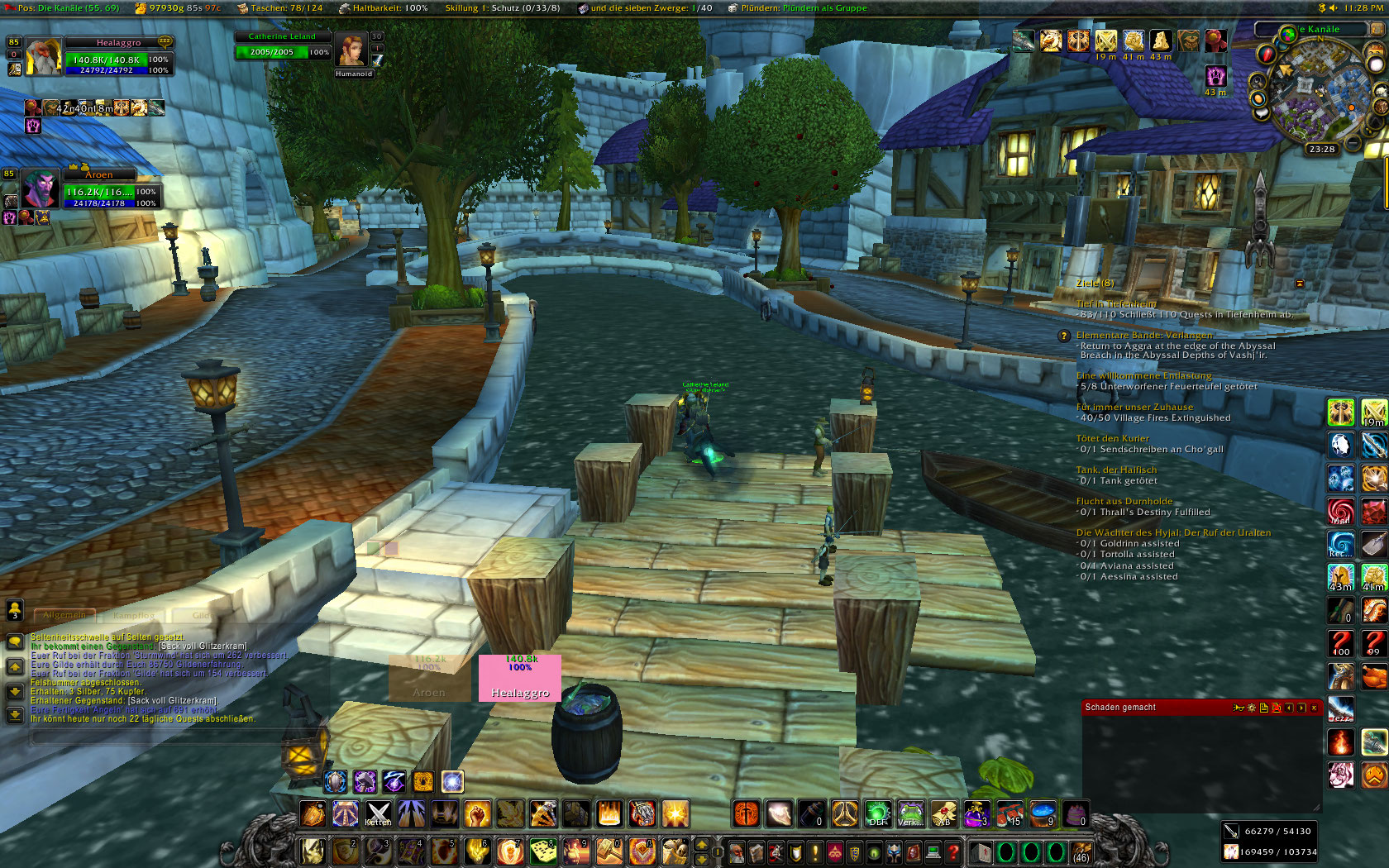Use the crossed swords Ketten ability
Screen dimensions: 1389x868
378,813
